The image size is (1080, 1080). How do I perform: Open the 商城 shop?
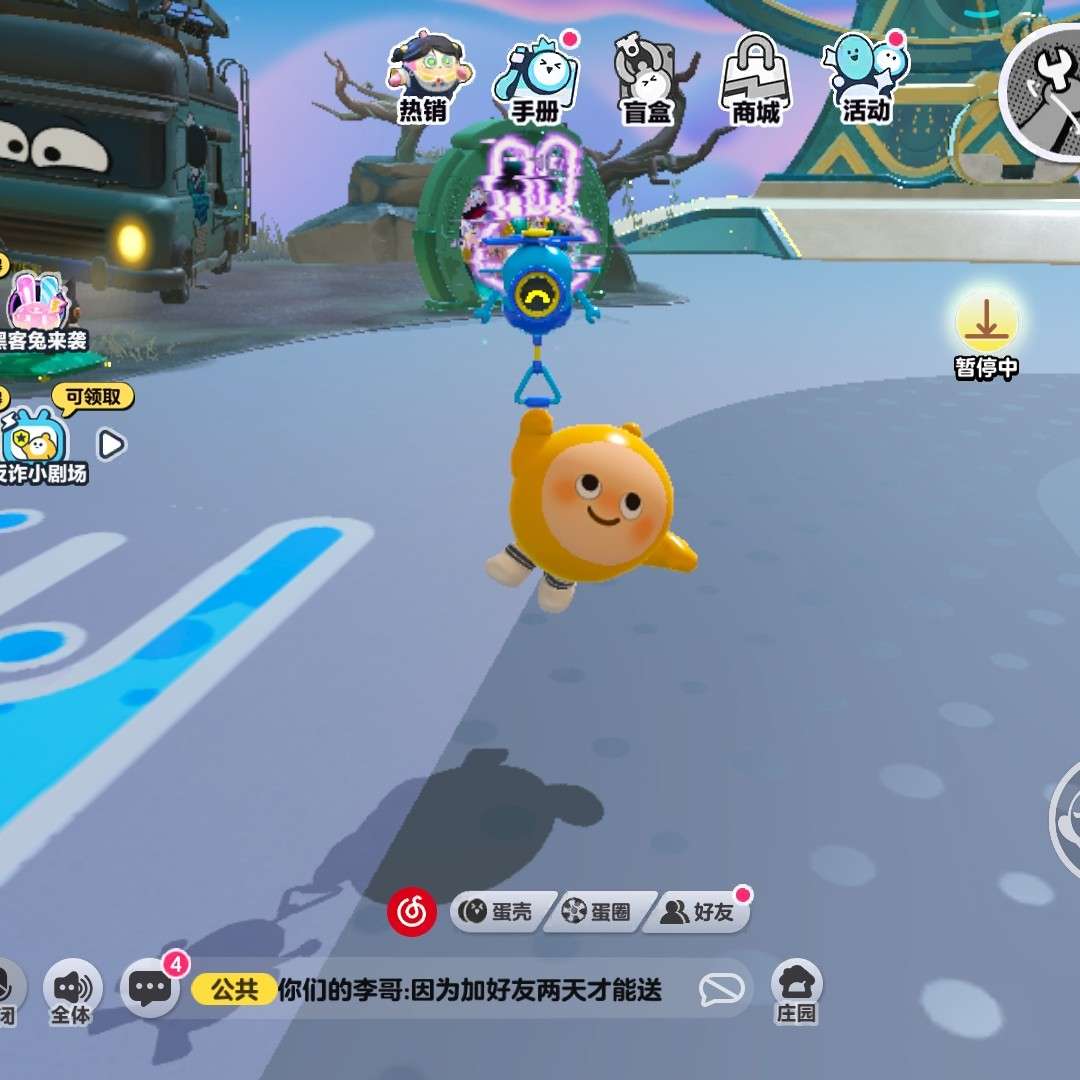[756, 76]
